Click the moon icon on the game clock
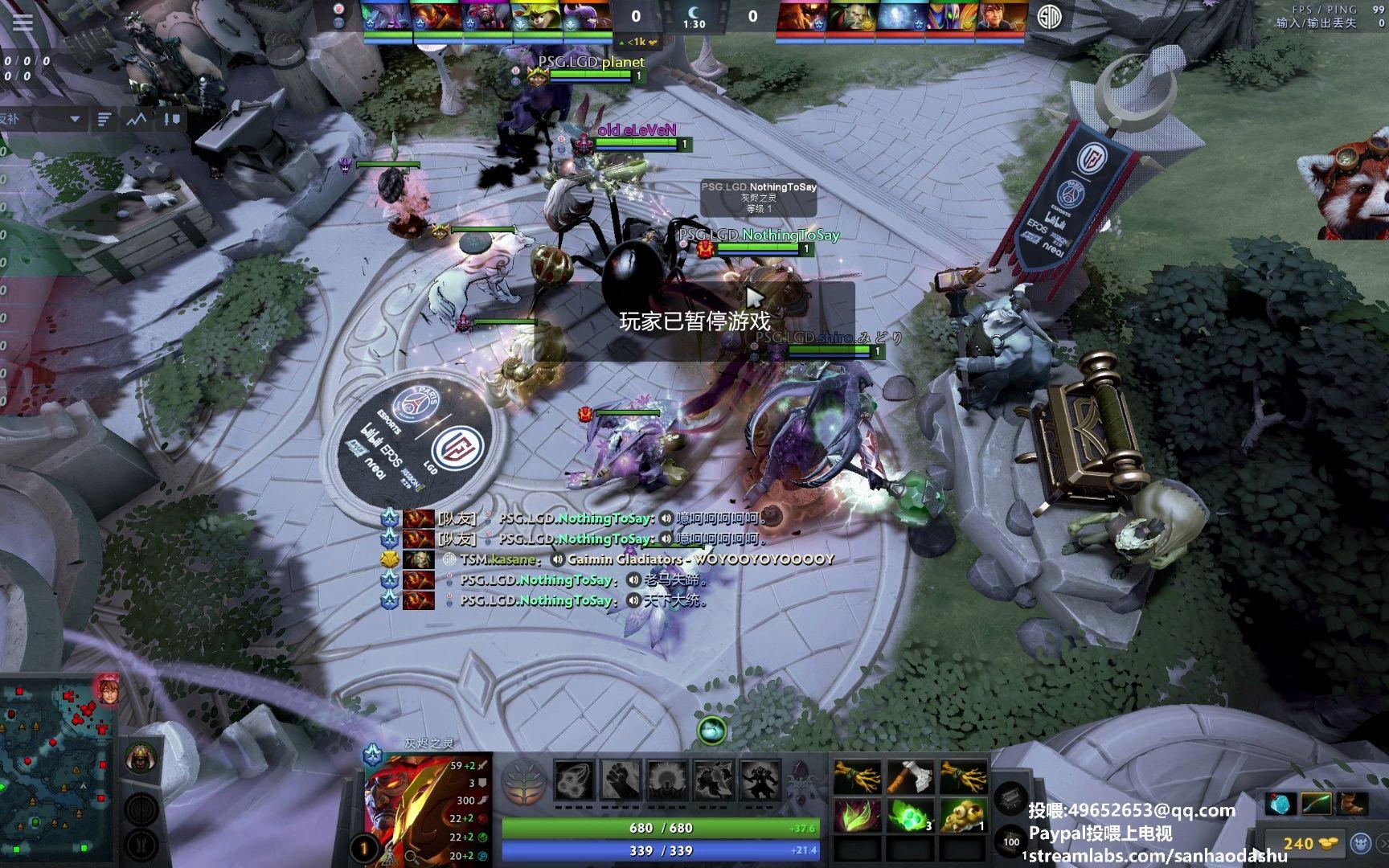 click(x=693, y=14)
